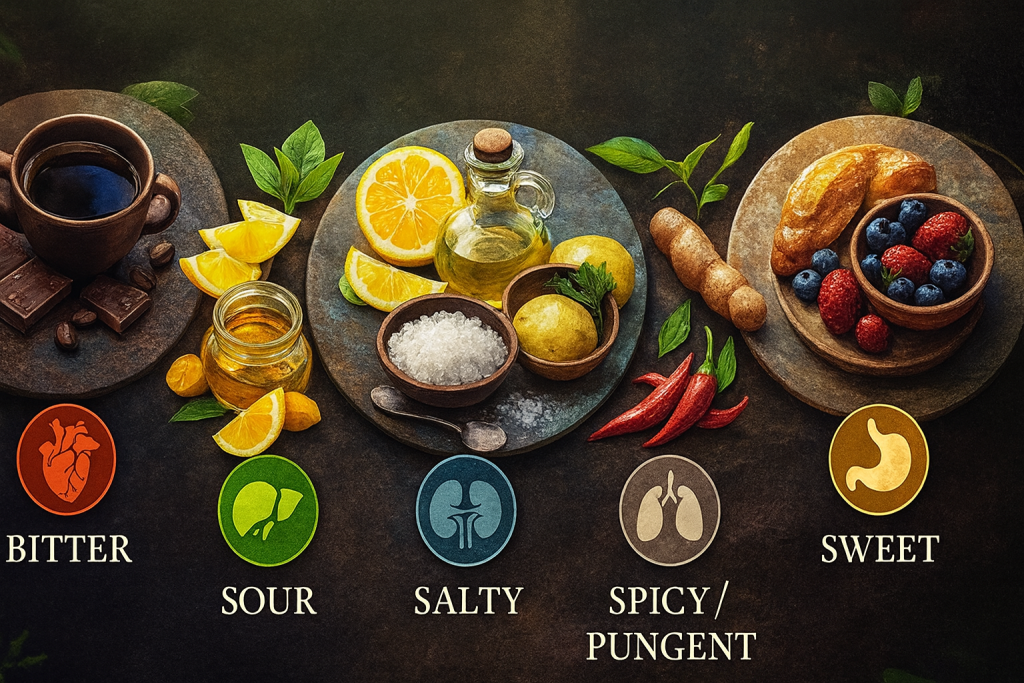The width and height of the screenshot is (1024, 683).
Task: Choose the green liver icon above Sour
Action: 267,510
